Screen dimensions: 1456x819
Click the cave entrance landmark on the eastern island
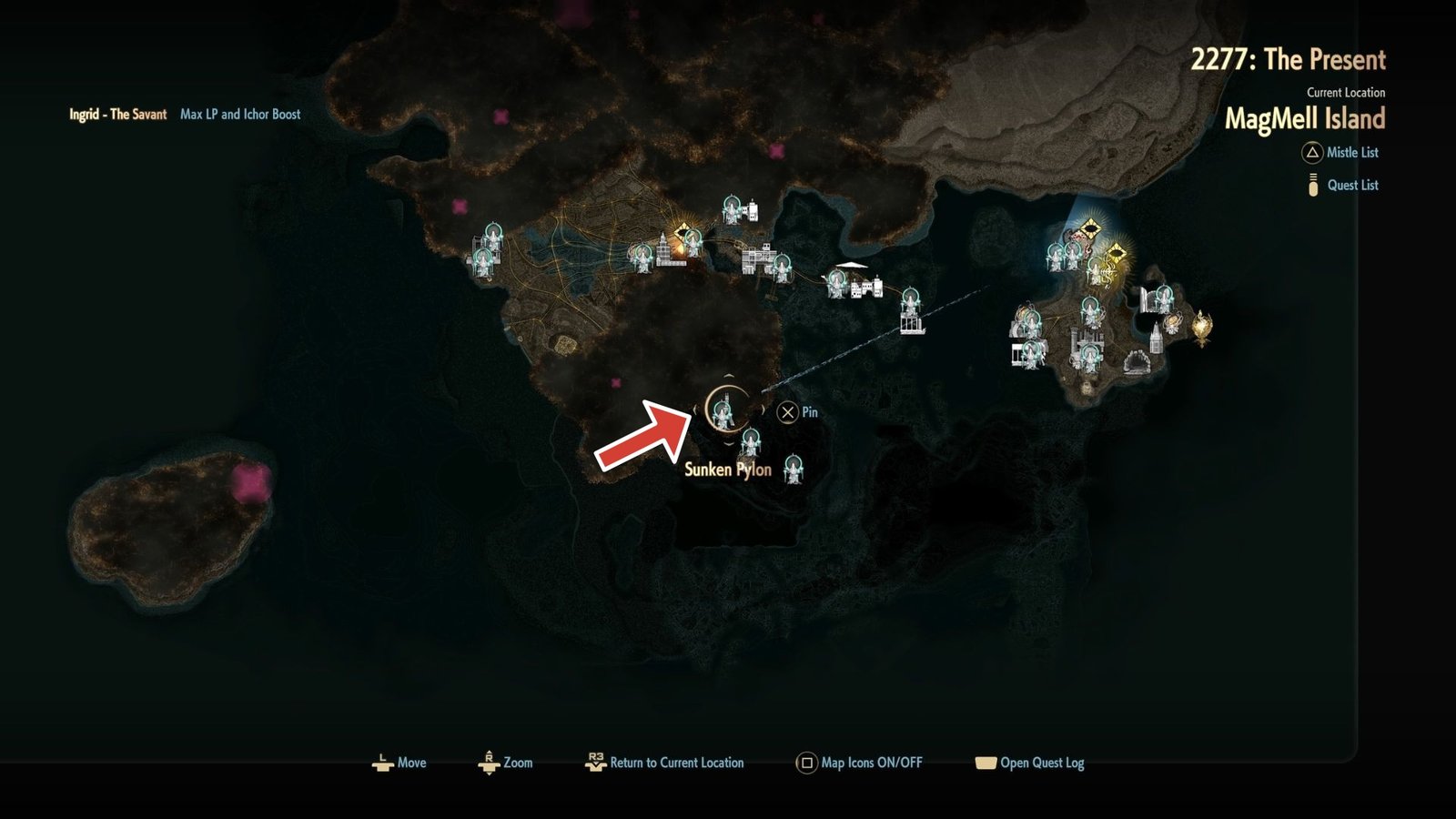point(1137,363)
